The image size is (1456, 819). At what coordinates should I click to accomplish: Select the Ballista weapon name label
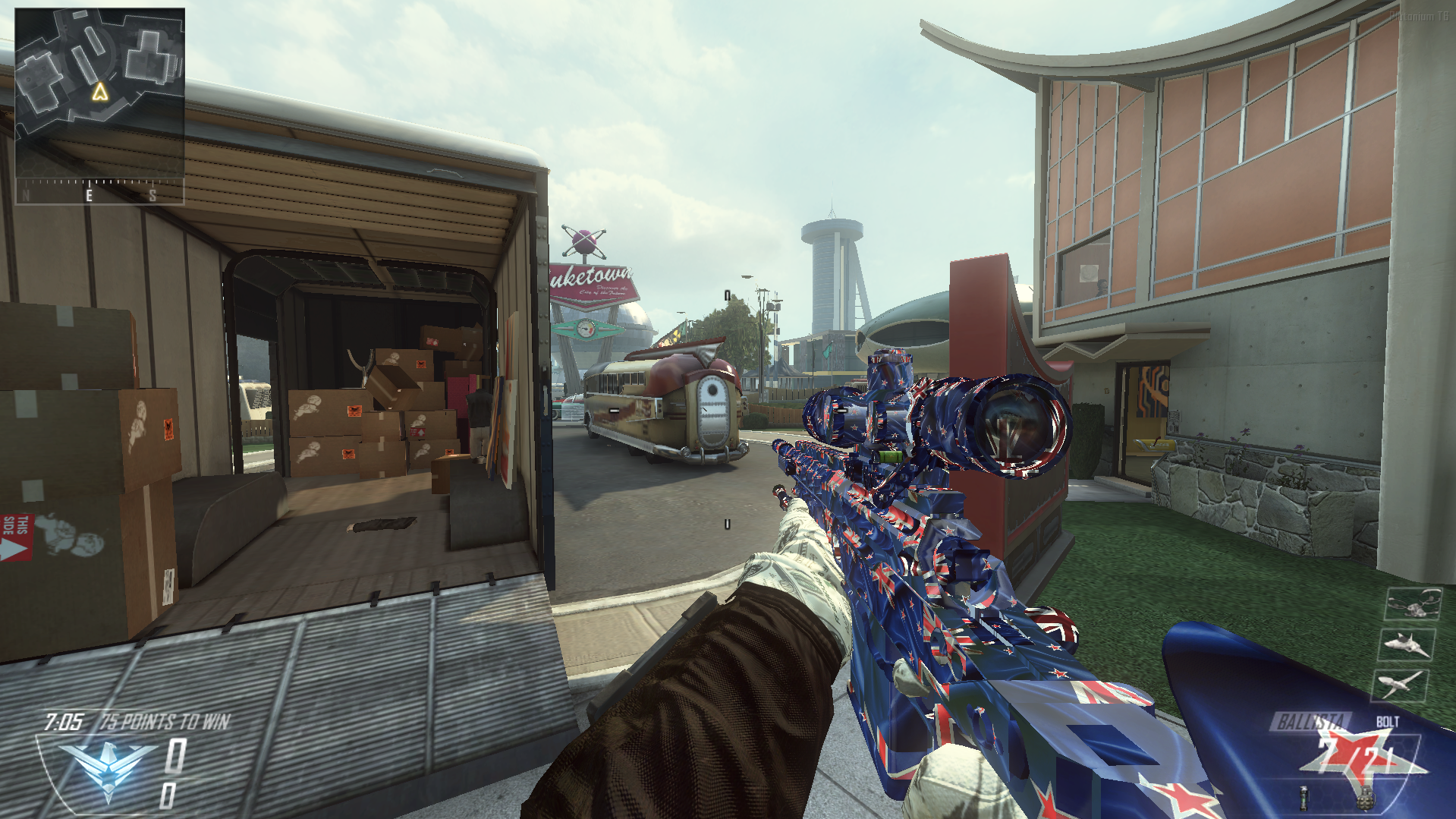point(1313,721)
